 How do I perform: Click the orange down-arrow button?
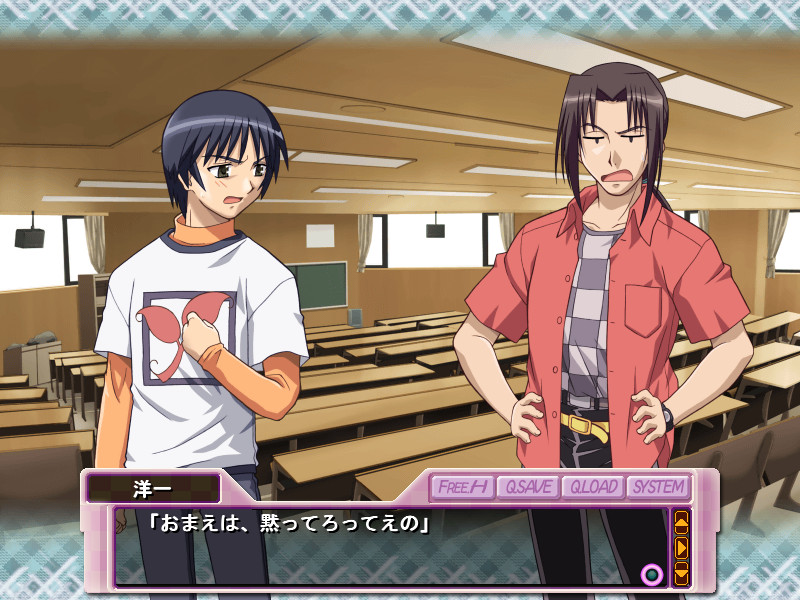682,573
